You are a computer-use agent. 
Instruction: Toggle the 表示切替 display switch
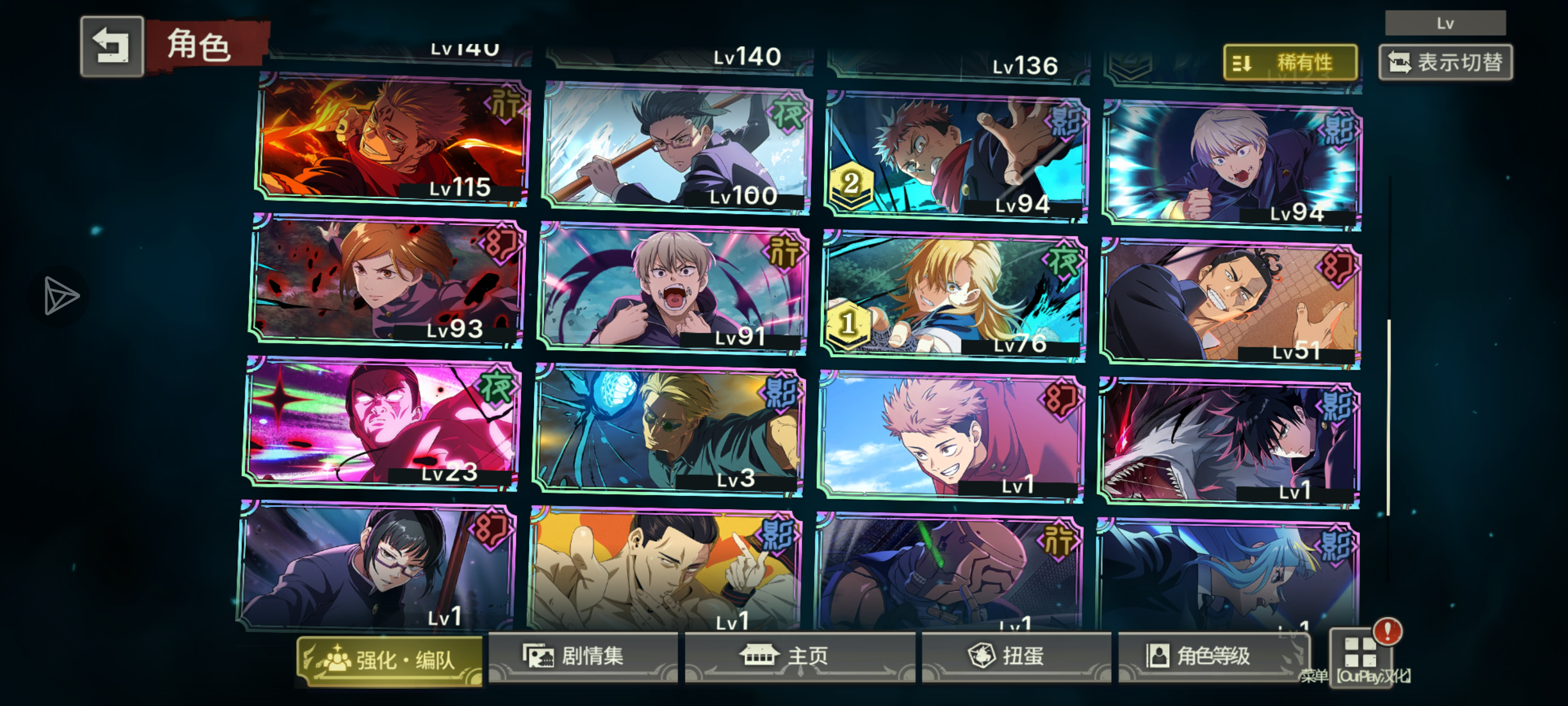[x=1445, y=62]
